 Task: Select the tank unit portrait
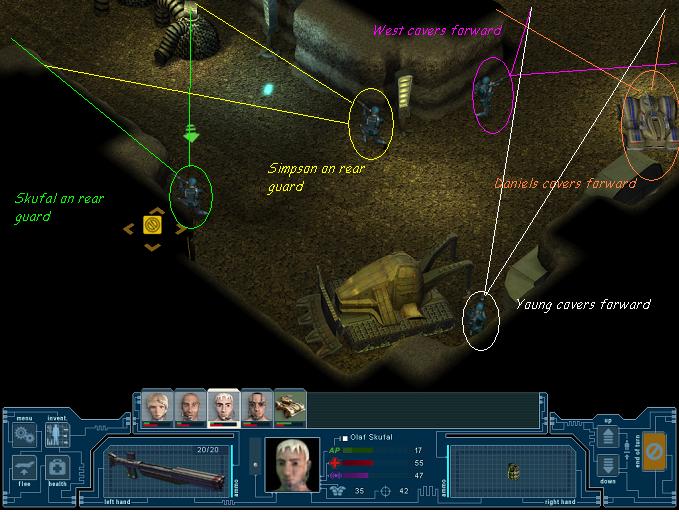pyautogui.click(x=288, y=406)
